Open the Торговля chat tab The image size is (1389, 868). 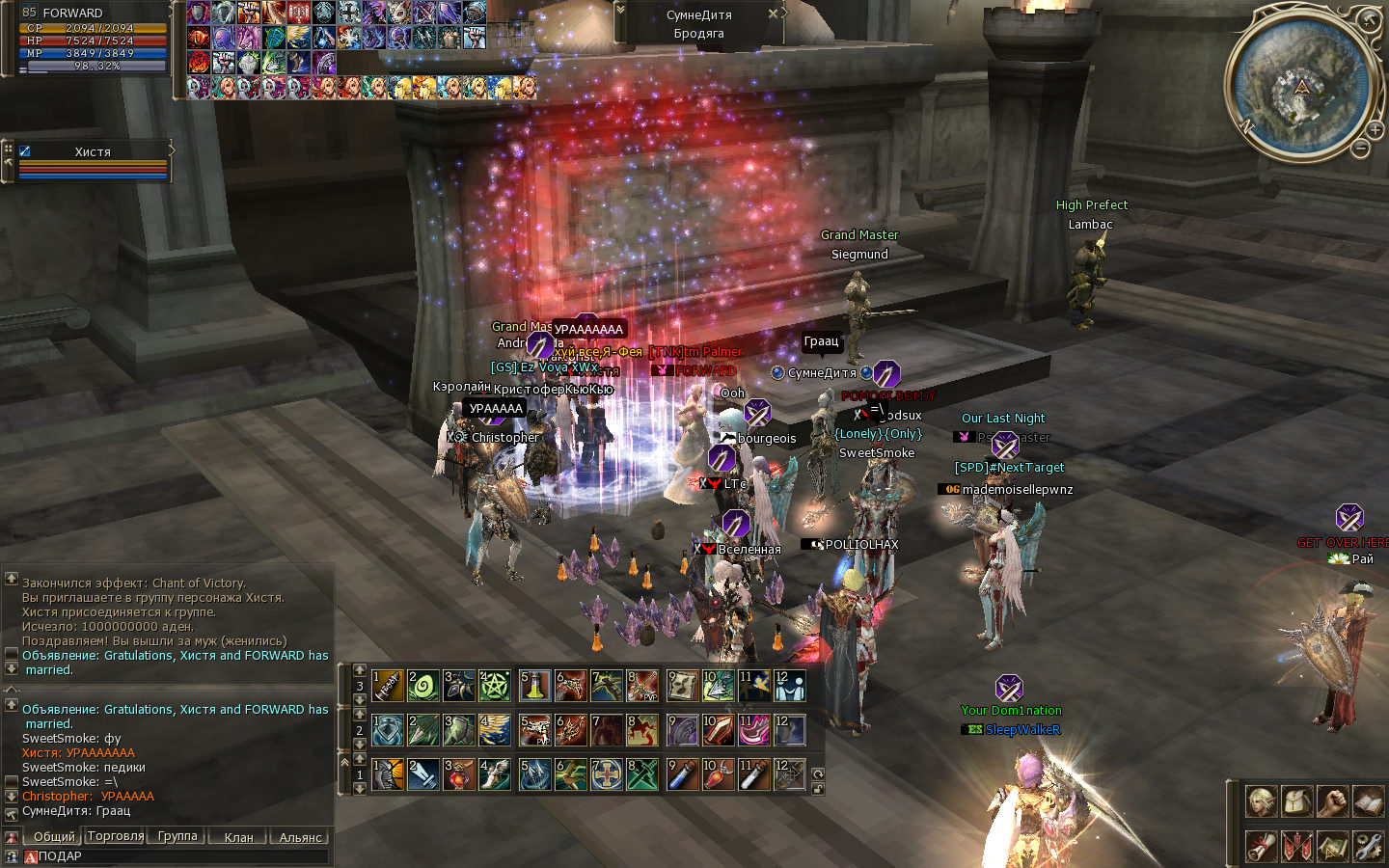[x=116, y=836]
